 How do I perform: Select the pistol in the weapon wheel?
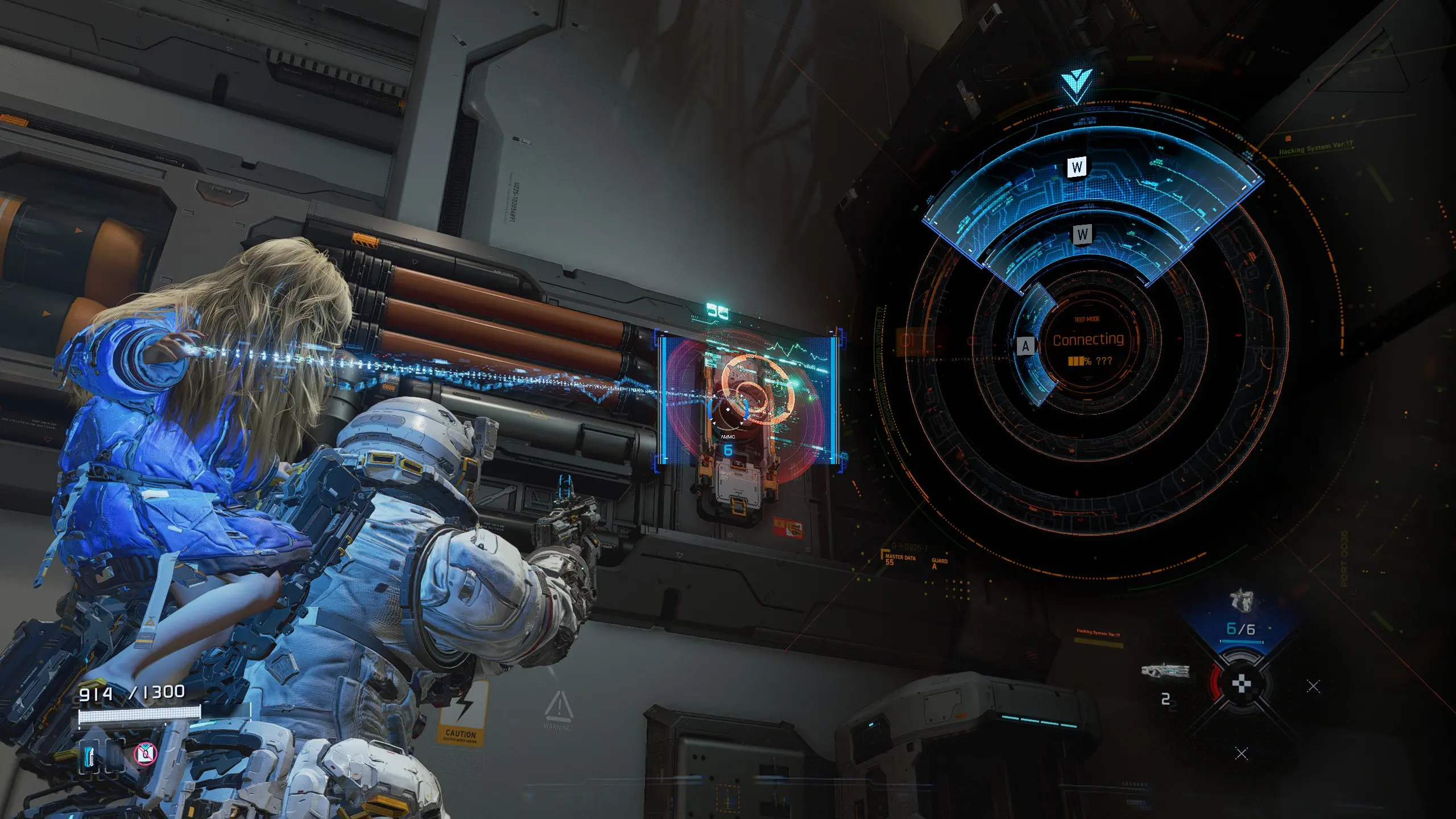click(1241, 601)
